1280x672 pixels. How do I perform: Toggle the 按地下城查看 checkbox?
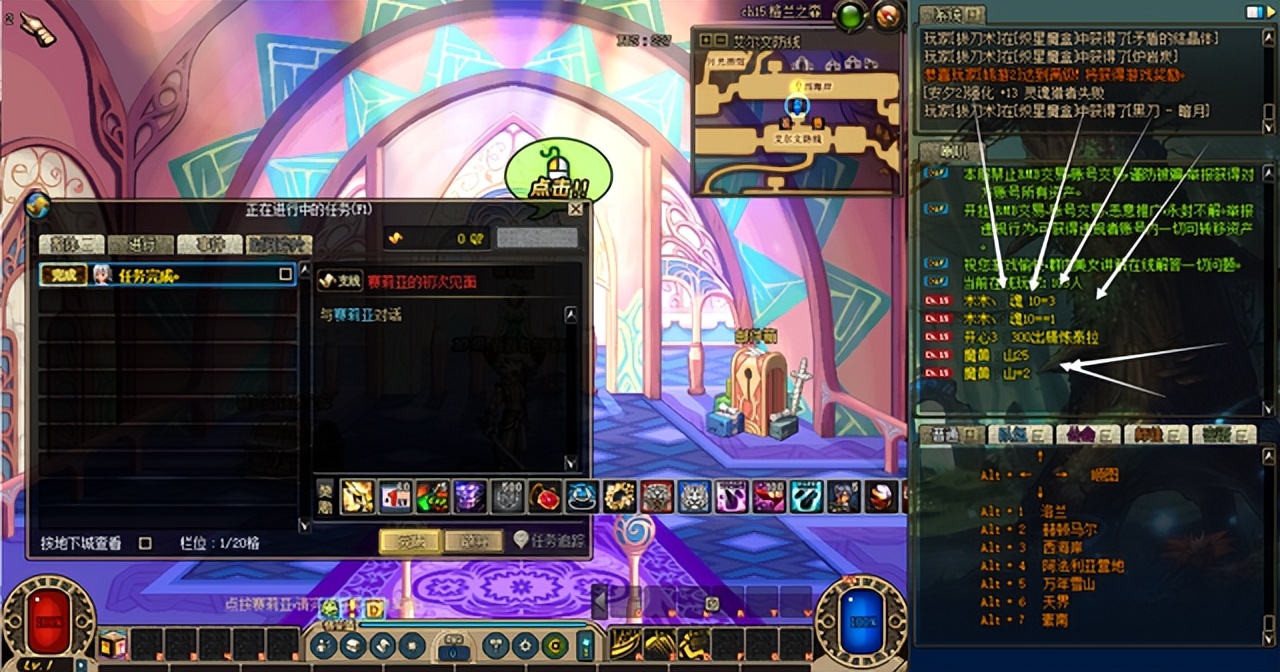click(x=145, y=543)
